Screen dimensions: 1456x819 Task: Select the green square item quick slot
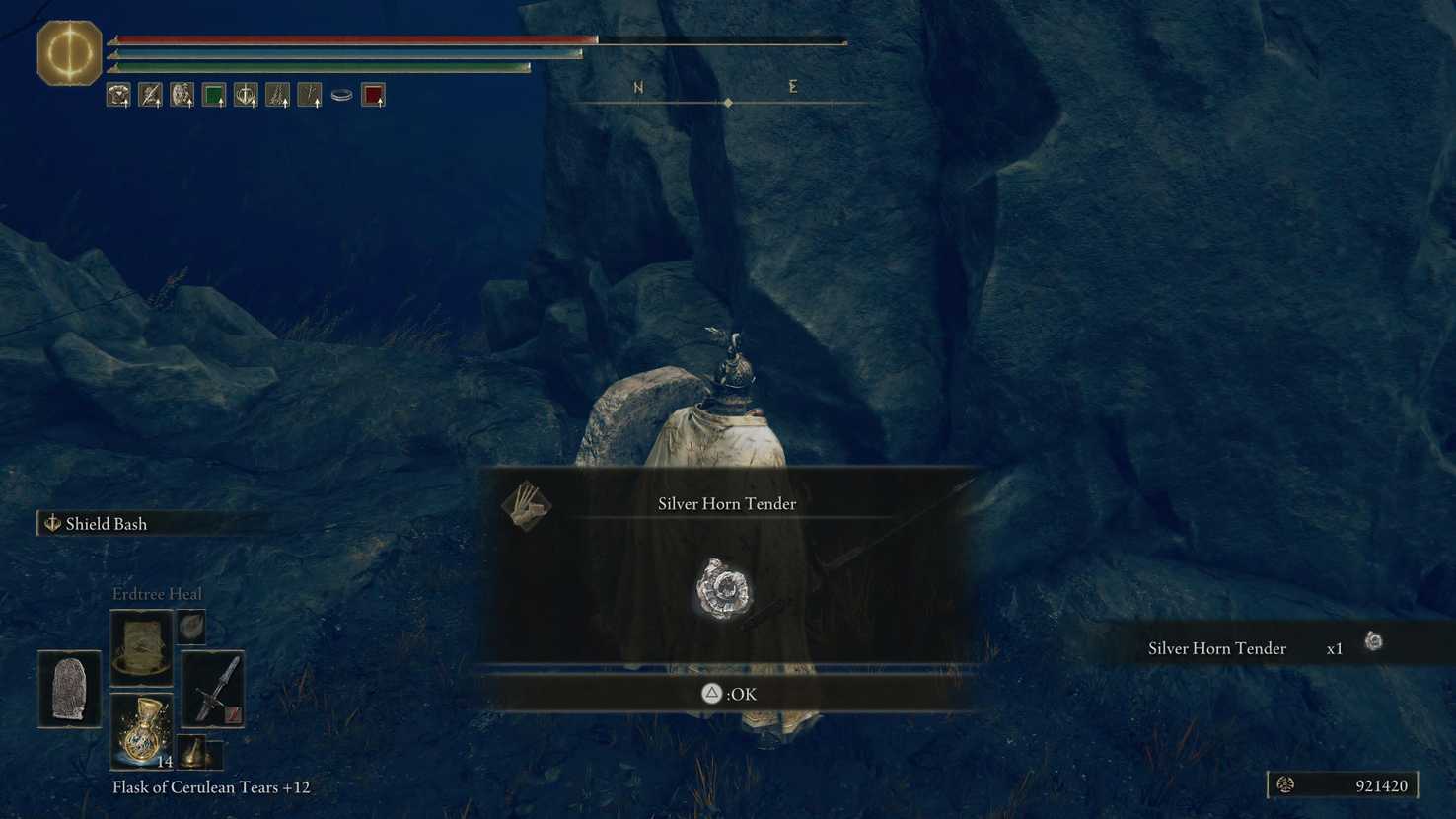213,94
